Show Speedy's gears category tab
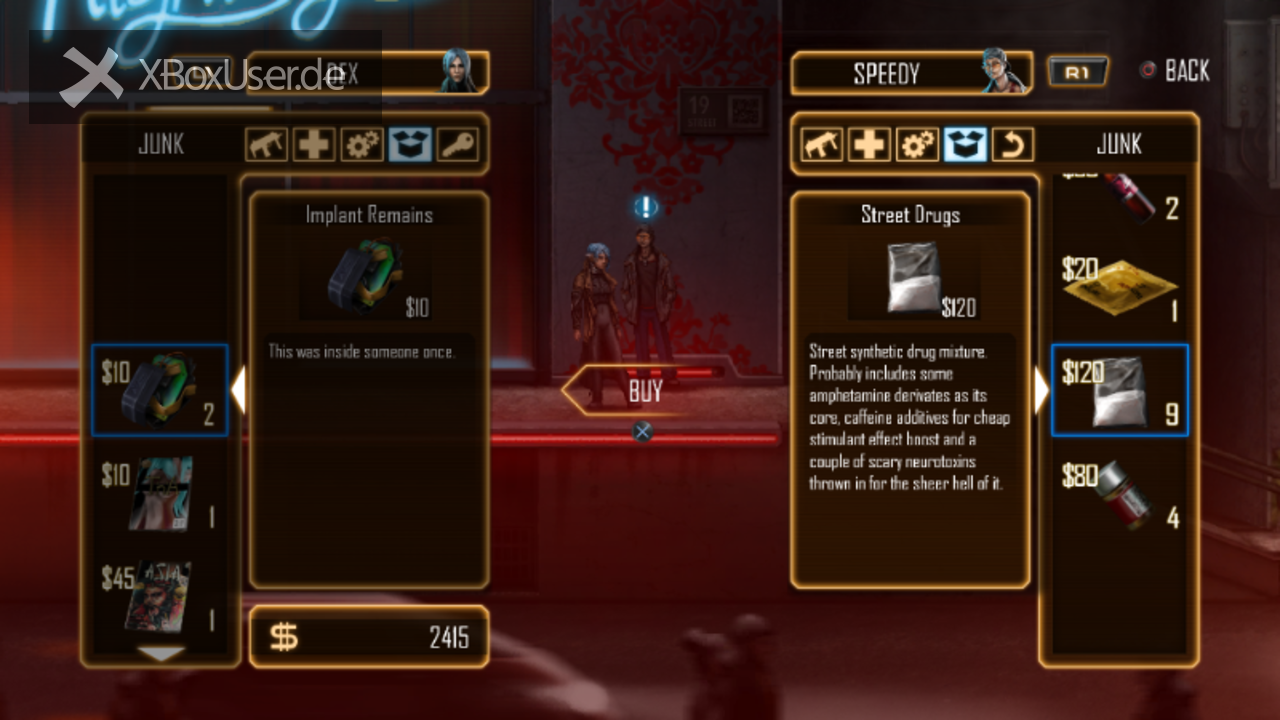Viewport: 1280px width, 720px height. tap(916, 146)
